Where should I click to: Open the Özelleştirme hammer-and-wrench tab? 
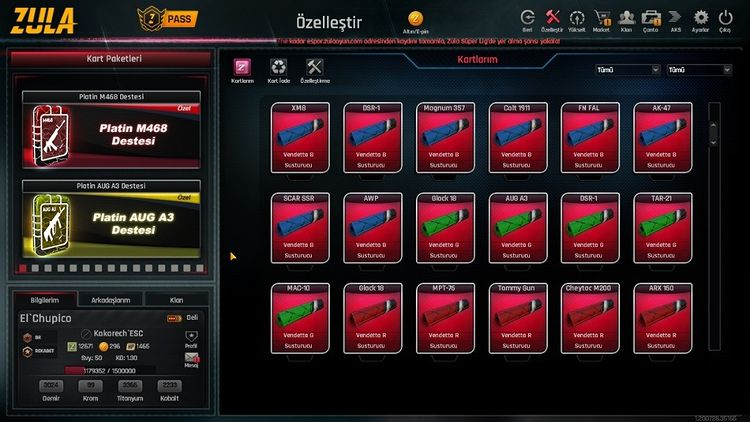pyautogui.click(x=315, y=69)
